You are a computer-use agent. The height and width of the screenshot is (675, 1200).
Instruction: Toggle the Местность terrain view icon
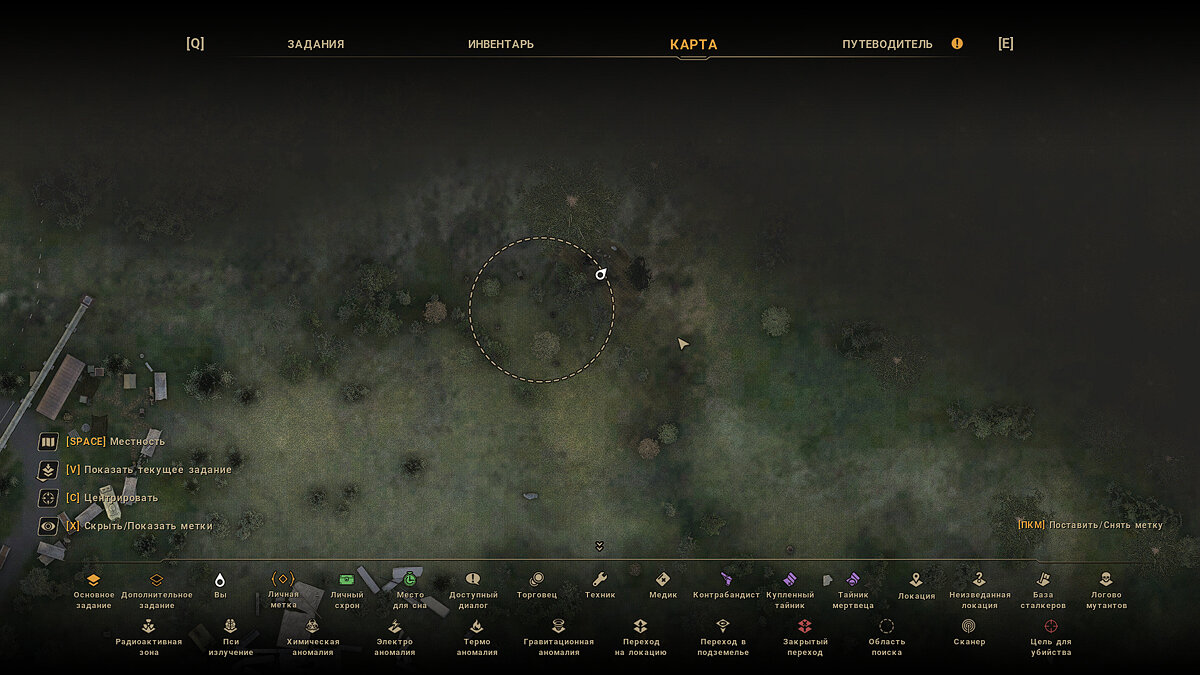click(x=48, y=442)
